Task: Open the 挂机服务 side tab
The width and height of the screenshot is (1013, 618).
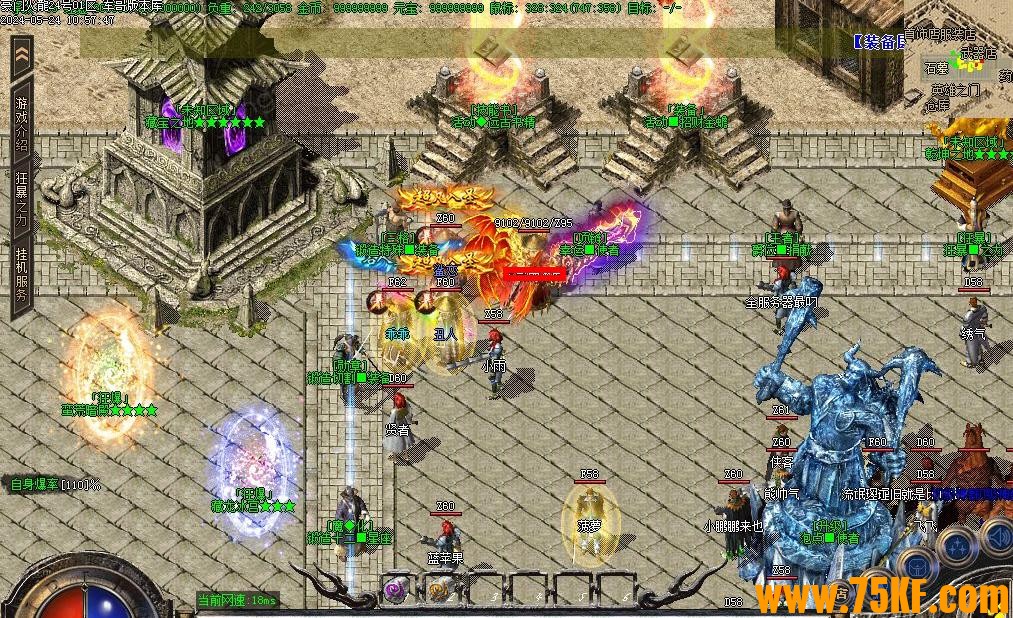Action: coord(22,274)
